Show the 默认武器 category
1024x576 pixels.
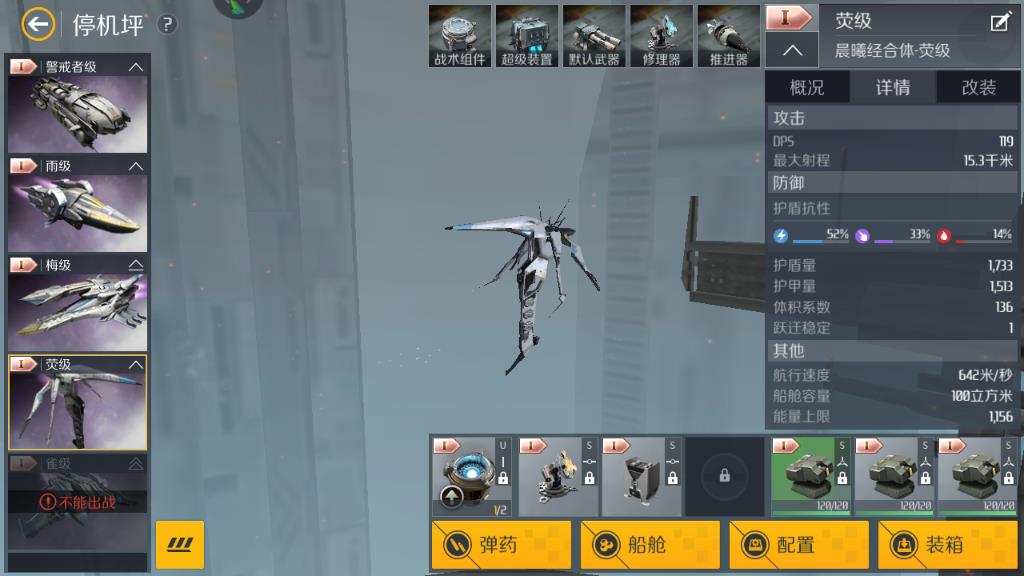[594, 36]
